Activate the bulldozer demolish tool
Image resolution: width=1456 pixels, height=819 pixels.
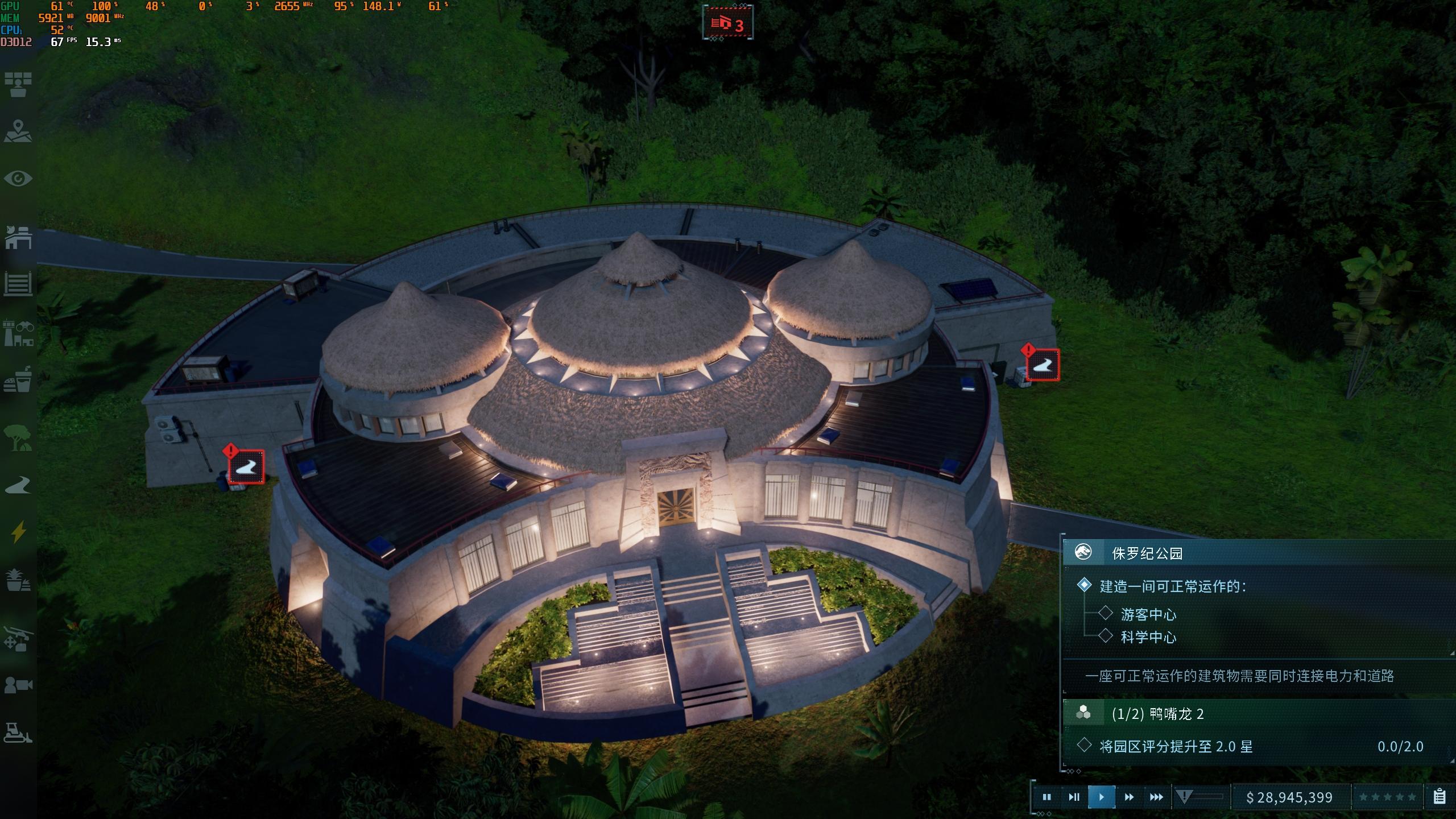[18, 733]
